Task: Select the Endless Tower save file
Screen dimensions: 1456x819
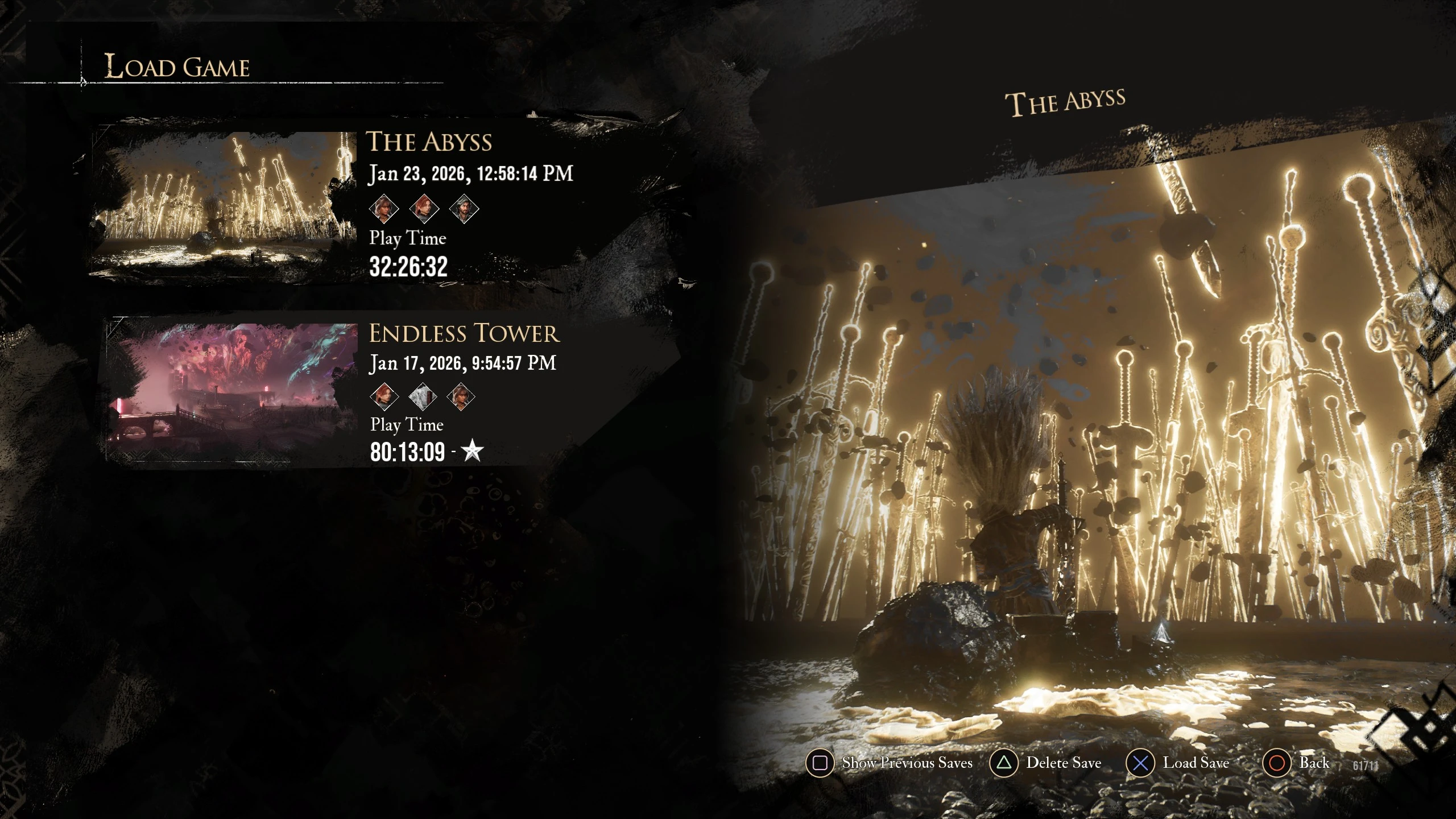Action: tap(464, 334)
